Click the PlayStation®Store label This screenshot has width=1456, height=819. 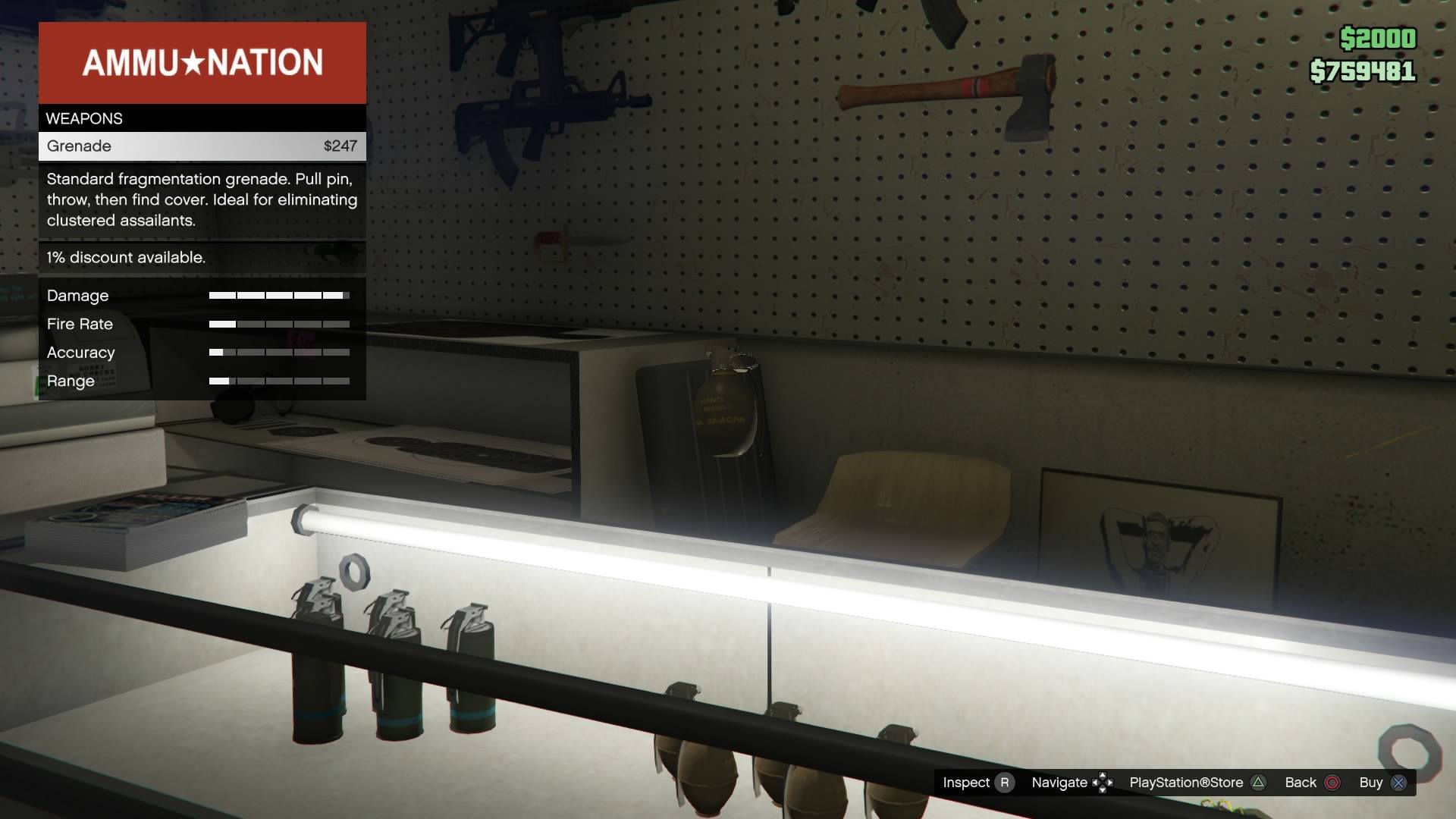click(1187, 782)
